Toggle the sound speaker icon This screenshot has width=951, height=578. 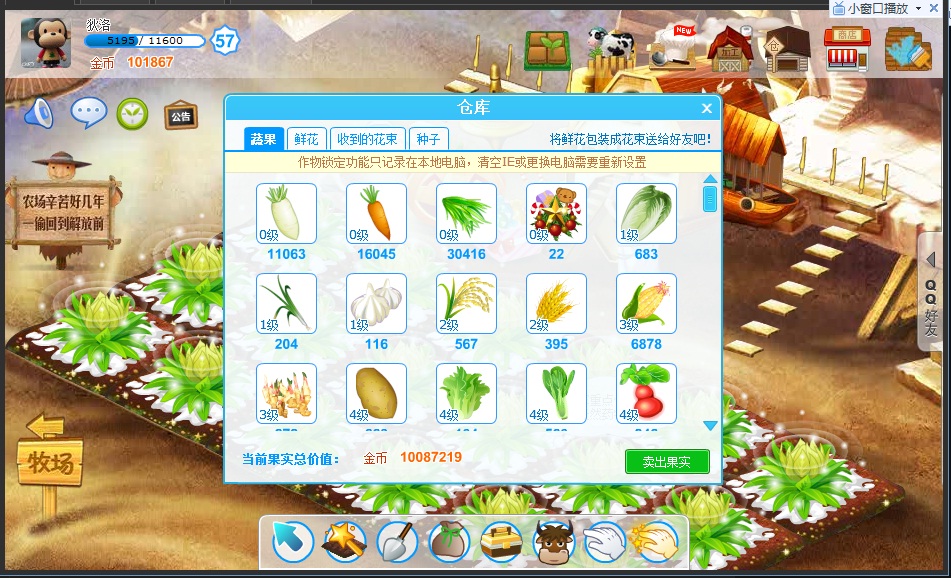click(x=39, y=113)
